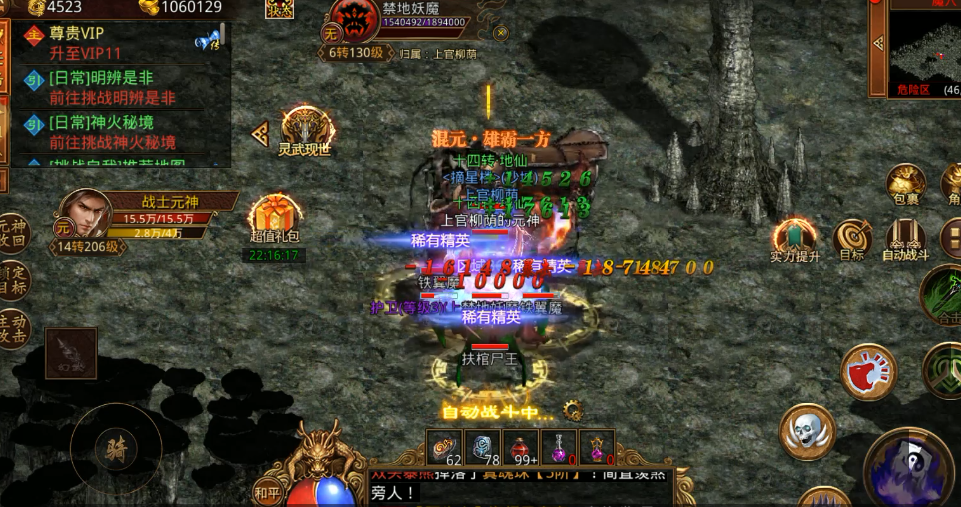Screen dimensions: 961x507
Task: Toggle the 和平 peace mode button
Action: 267,492
